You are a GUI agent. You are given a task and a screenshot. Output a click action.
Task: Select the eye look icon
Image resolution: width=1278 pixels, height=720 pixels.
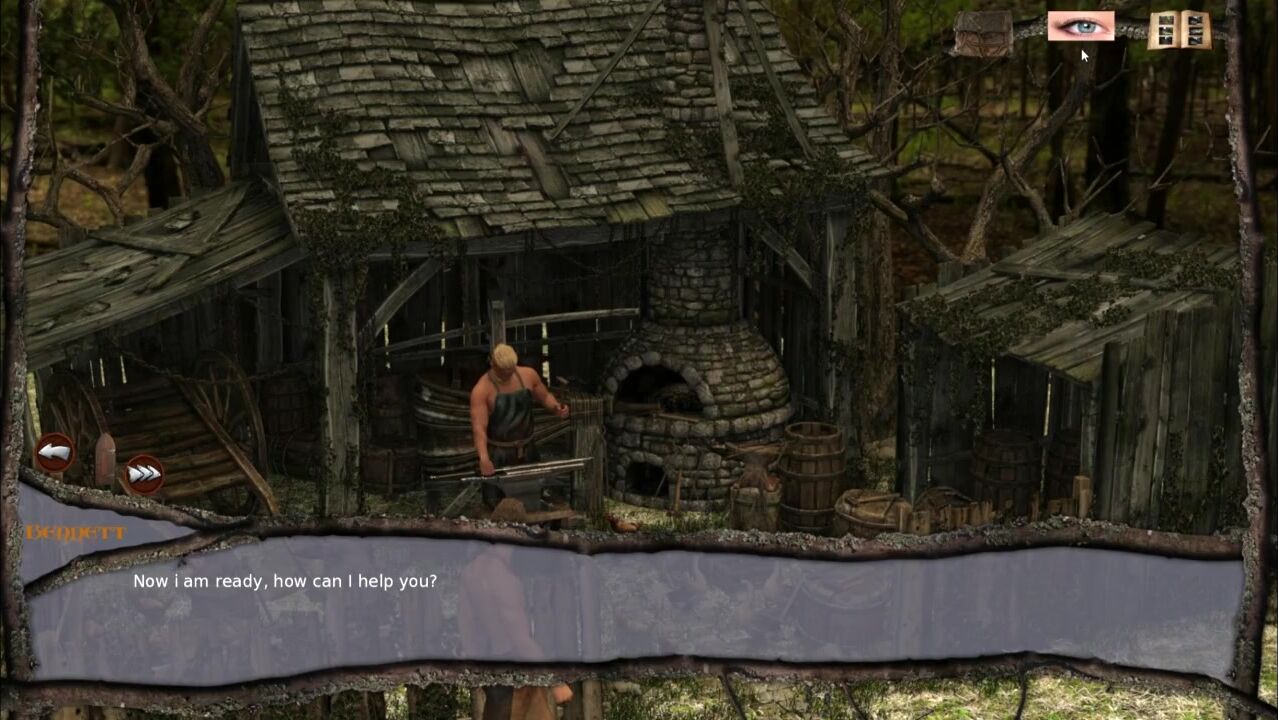point(1080,26)
